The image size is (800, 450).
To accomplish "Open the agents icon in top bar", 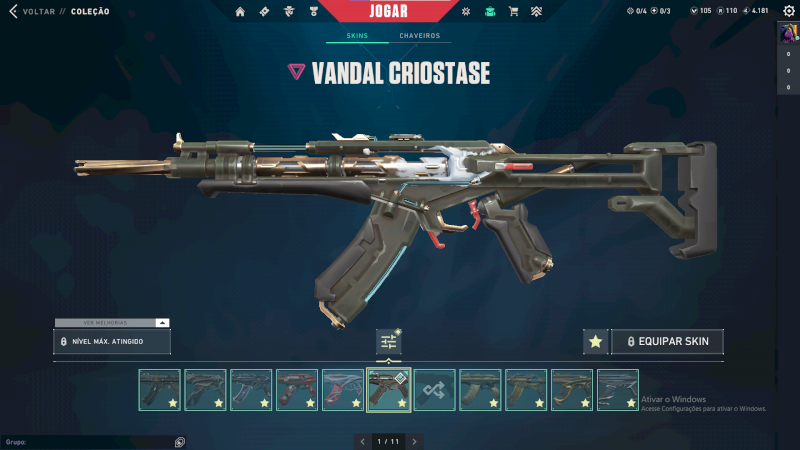I will click(289, 12).
